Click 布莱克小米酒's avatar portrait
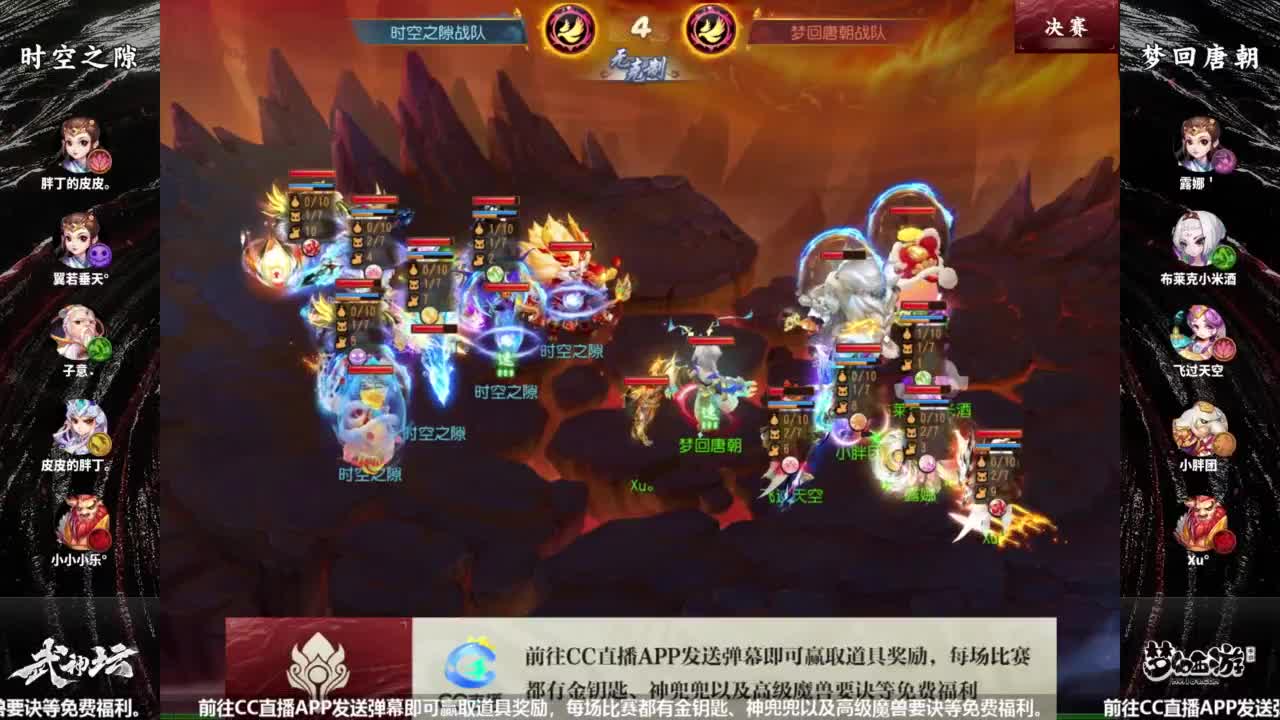The height and width of the screenshot is (720, 1280). tap(1198, 240)
